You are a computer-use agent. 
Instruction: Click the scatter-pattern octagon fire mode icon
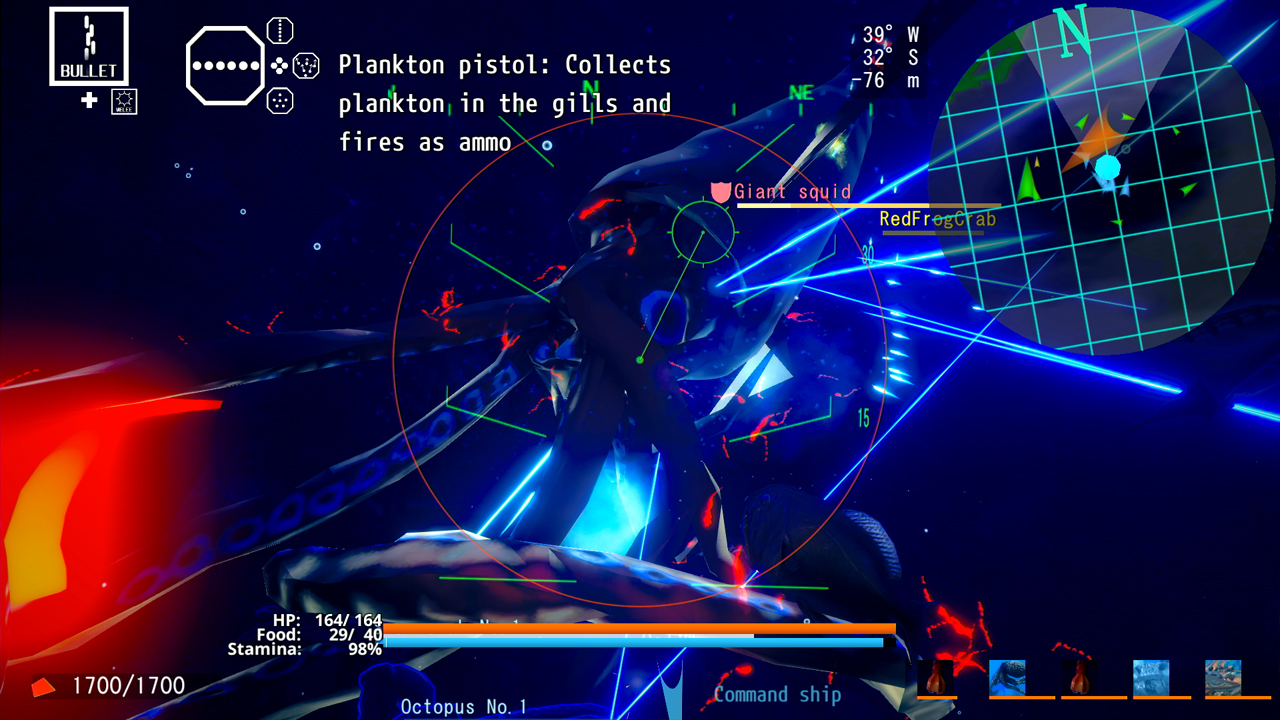tap(306, 65)
